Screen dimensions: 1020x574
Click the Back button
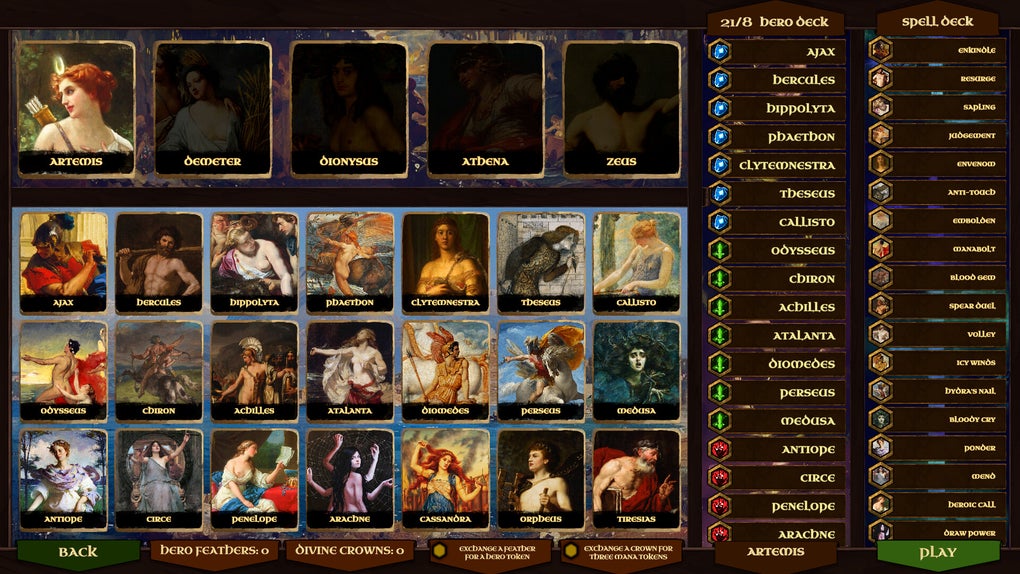coord(78,552)
